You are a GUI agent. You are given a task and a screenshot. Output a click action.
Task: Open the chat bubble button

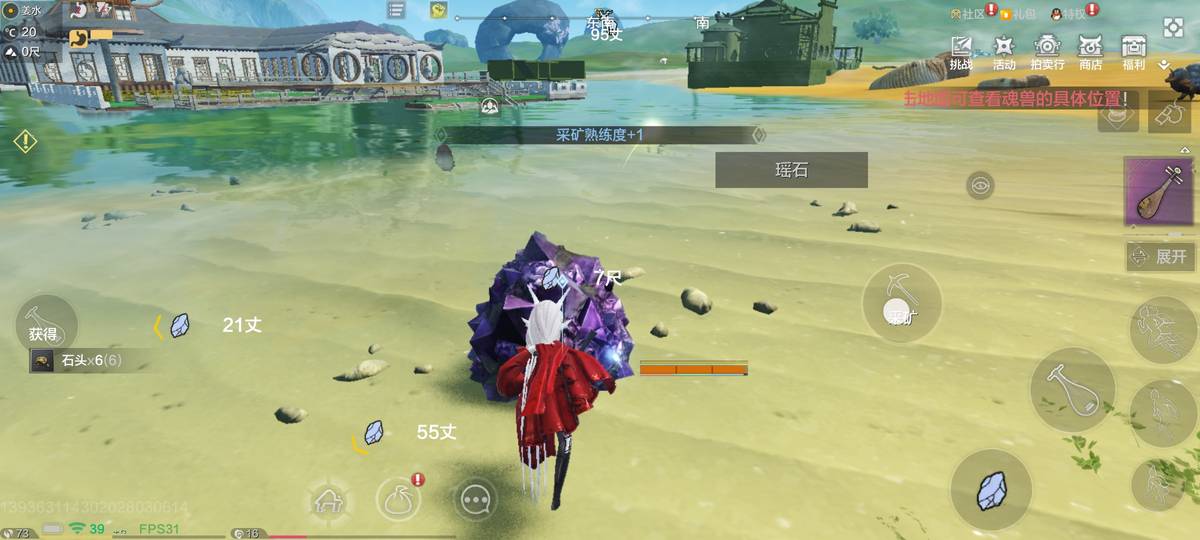coord(475,499)
